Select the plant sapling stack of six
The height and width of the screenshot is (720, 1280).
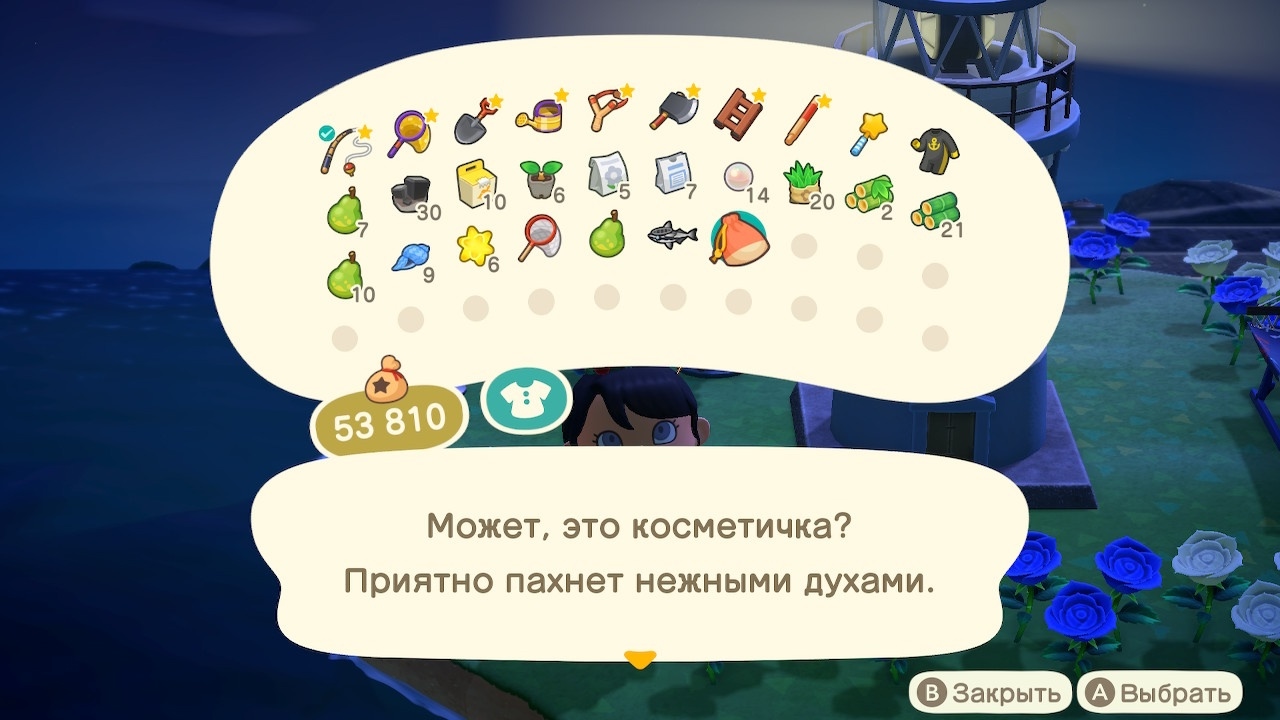[540, 178]
